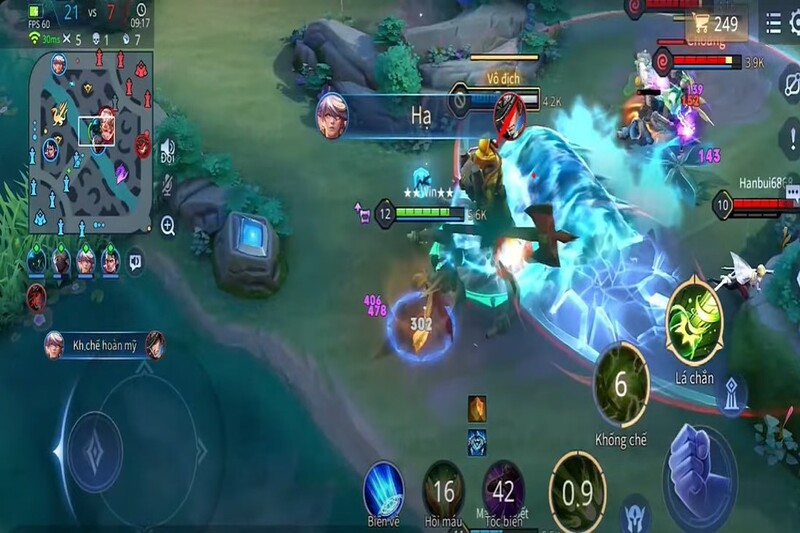Select the orange crystal item icon
The image size is (800, 533).
[x=477, y=407]
